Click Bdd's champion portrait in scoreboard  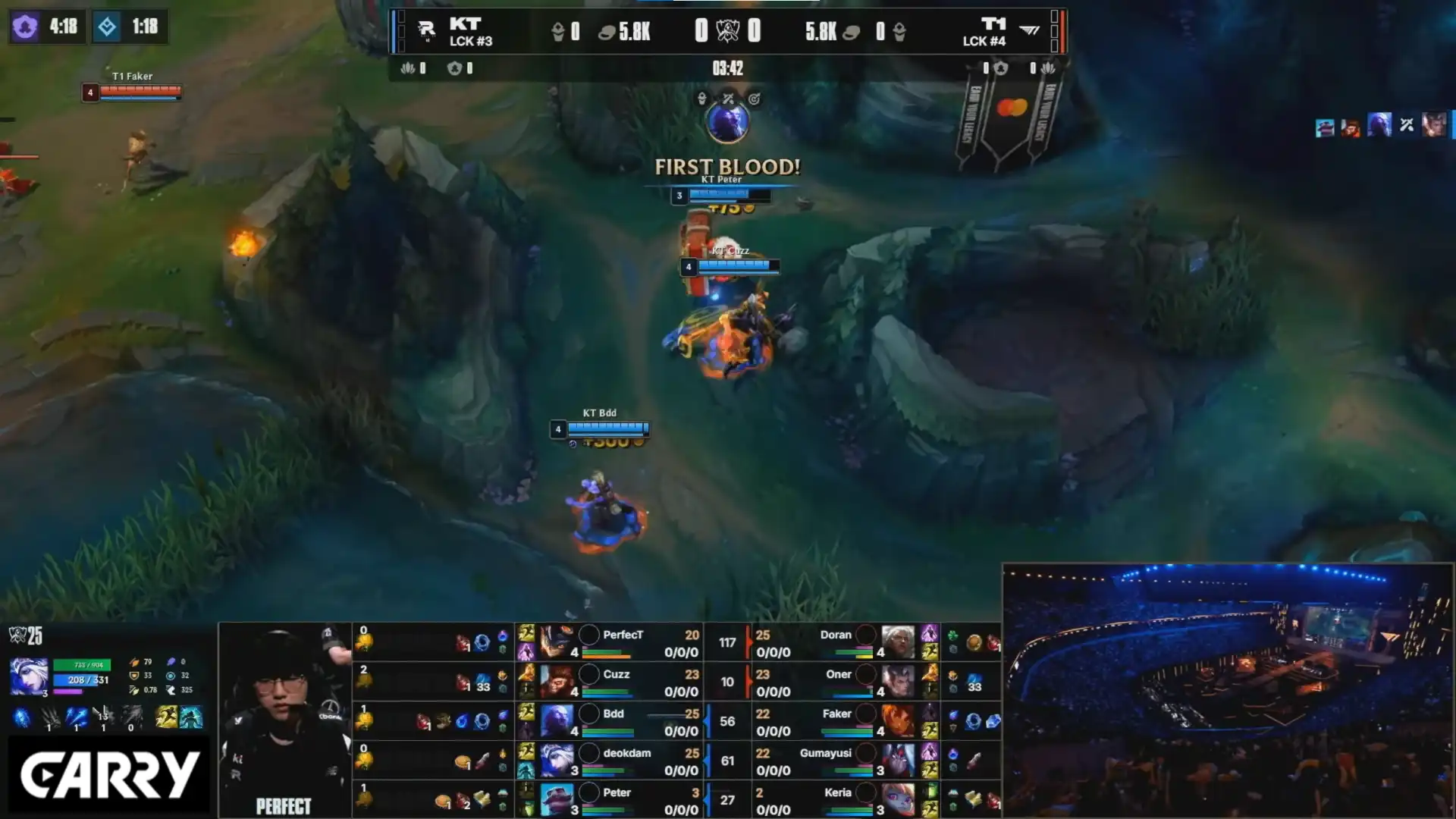(x=556, y=720)
